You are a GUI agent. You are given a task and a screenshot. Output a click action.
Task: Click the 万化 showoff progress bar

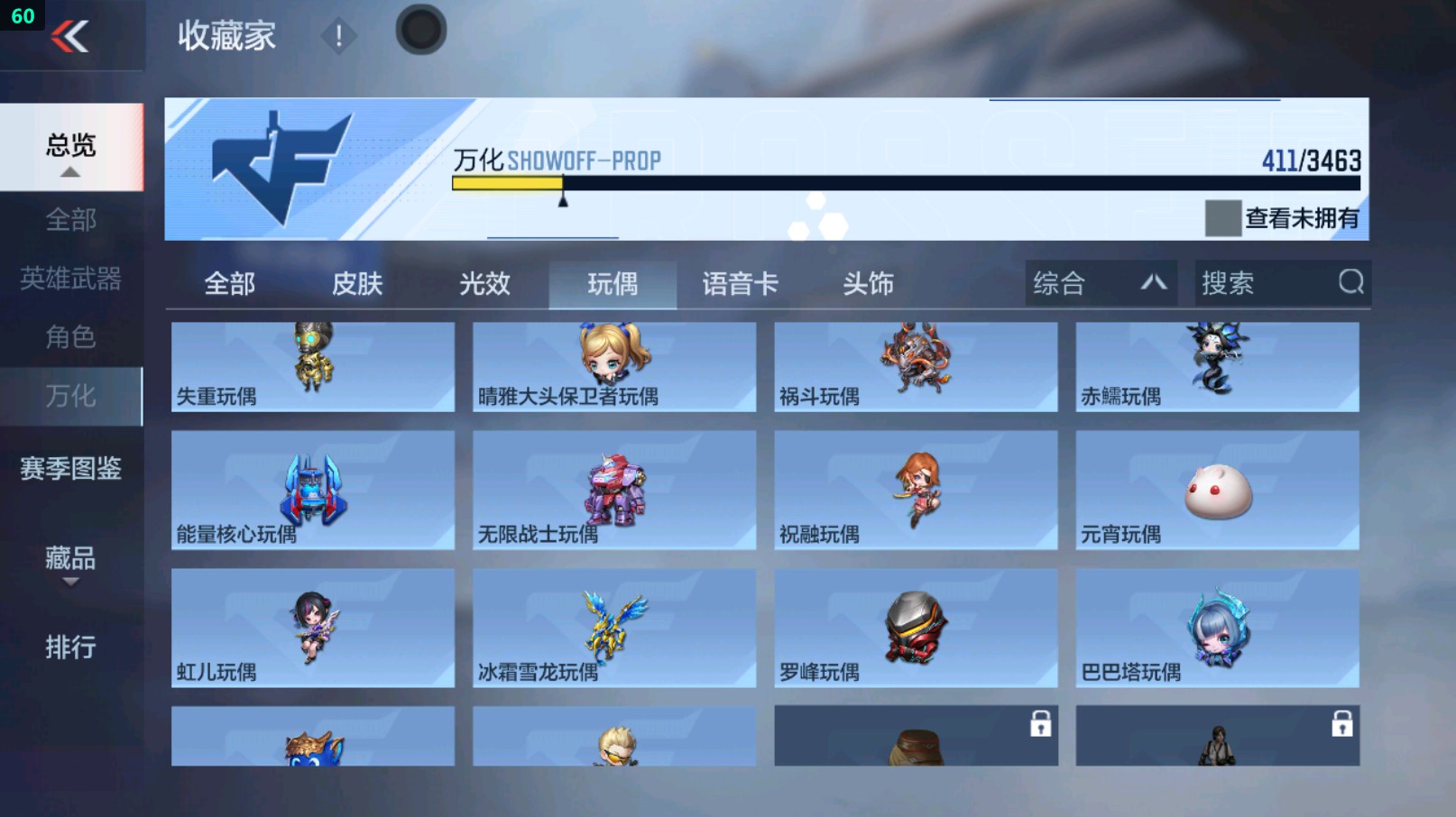point(902,185)
